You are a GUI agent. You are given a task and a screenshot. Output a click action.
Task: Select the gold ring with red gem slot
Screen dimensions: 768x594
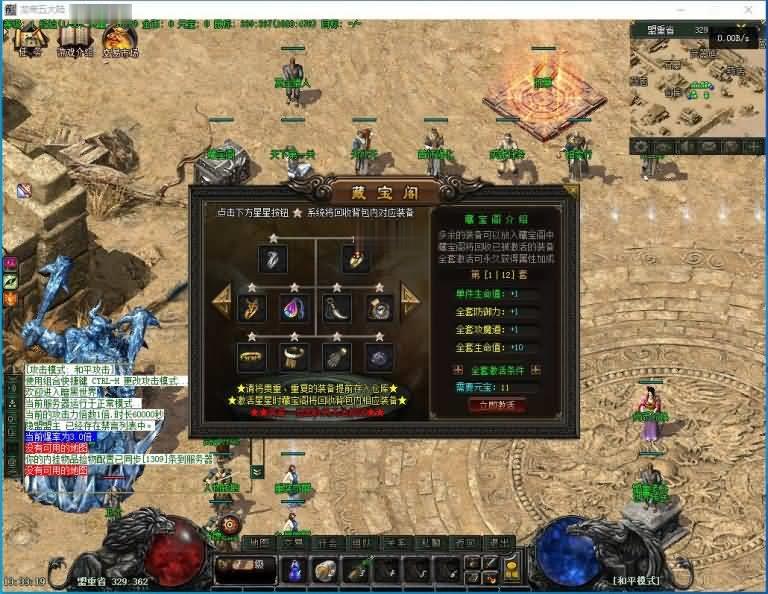(357, 259)
